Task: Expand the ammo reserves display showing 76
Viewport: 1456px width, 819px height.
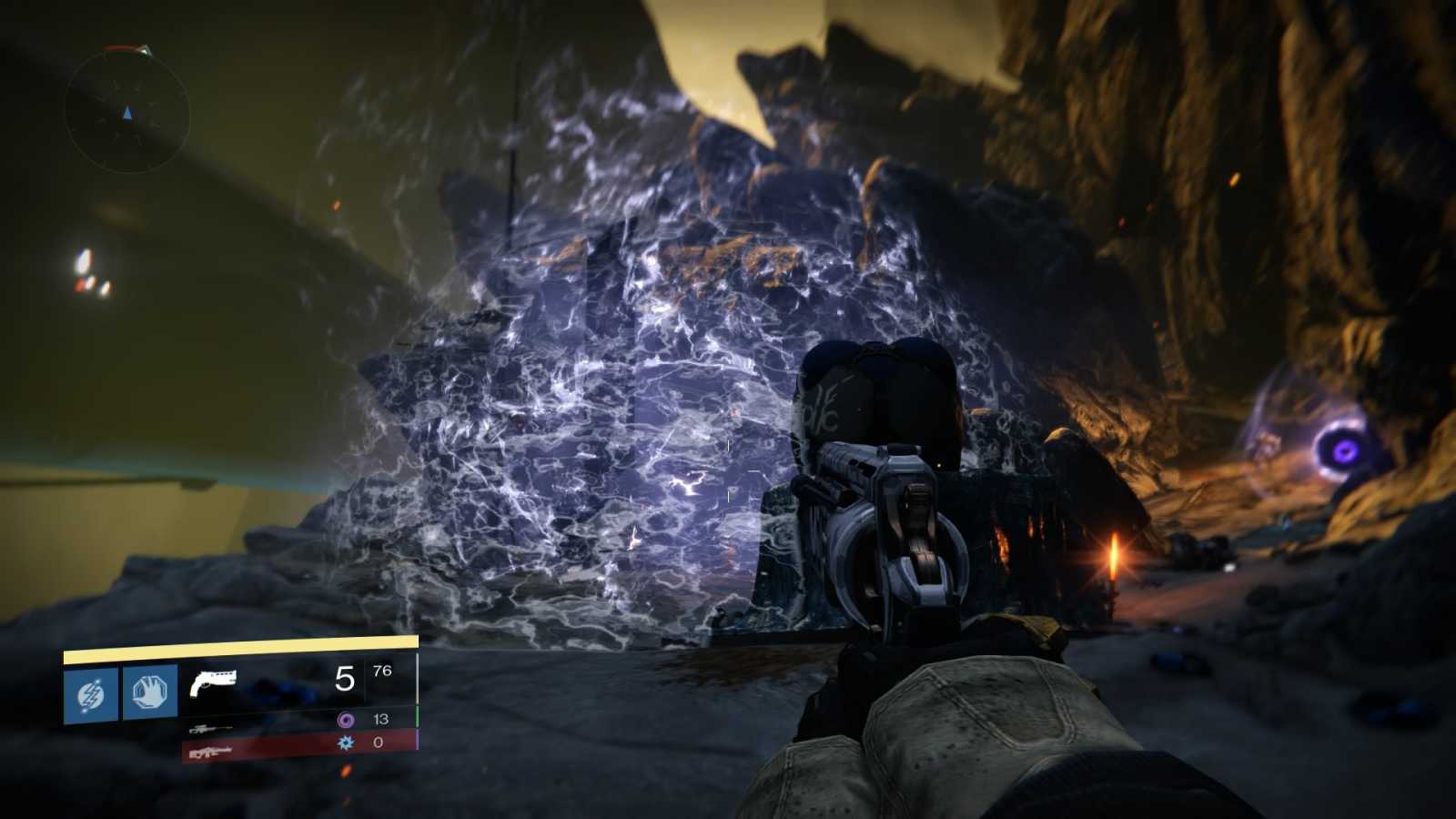Action: point(380,672)
